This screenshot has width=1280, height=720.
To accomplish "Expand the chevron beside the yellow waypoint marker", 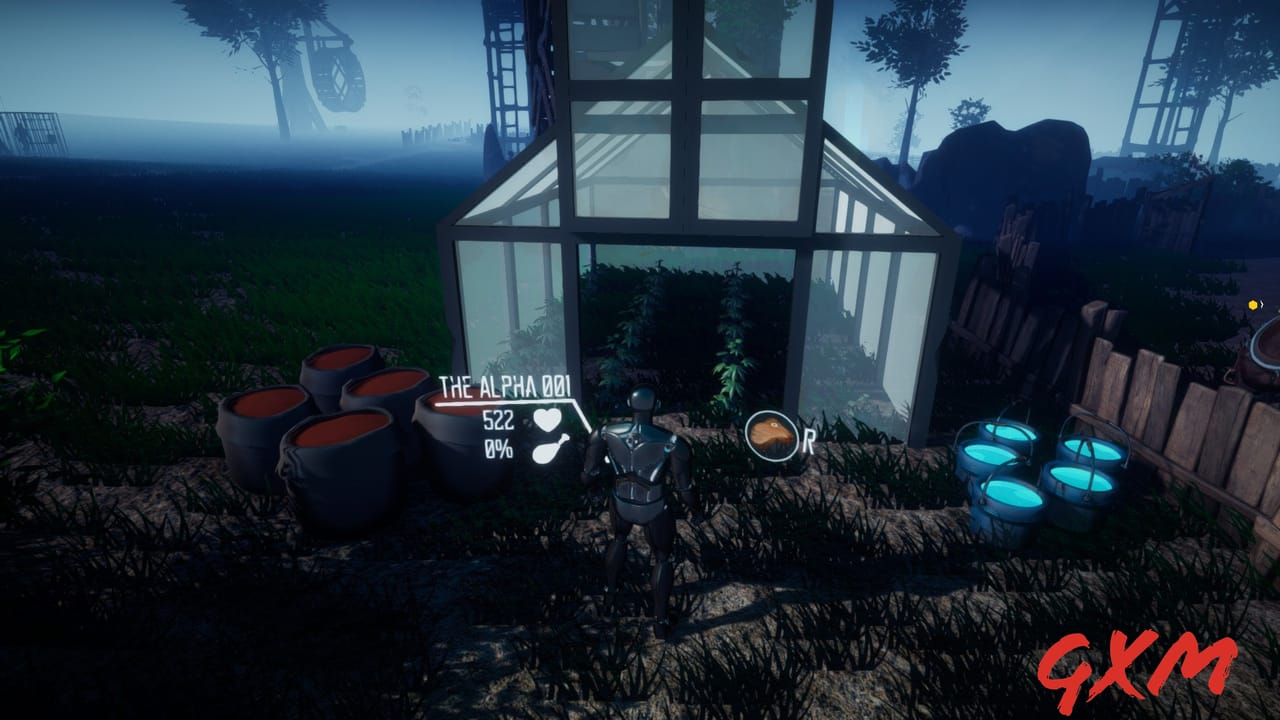I will point(1263,304).
